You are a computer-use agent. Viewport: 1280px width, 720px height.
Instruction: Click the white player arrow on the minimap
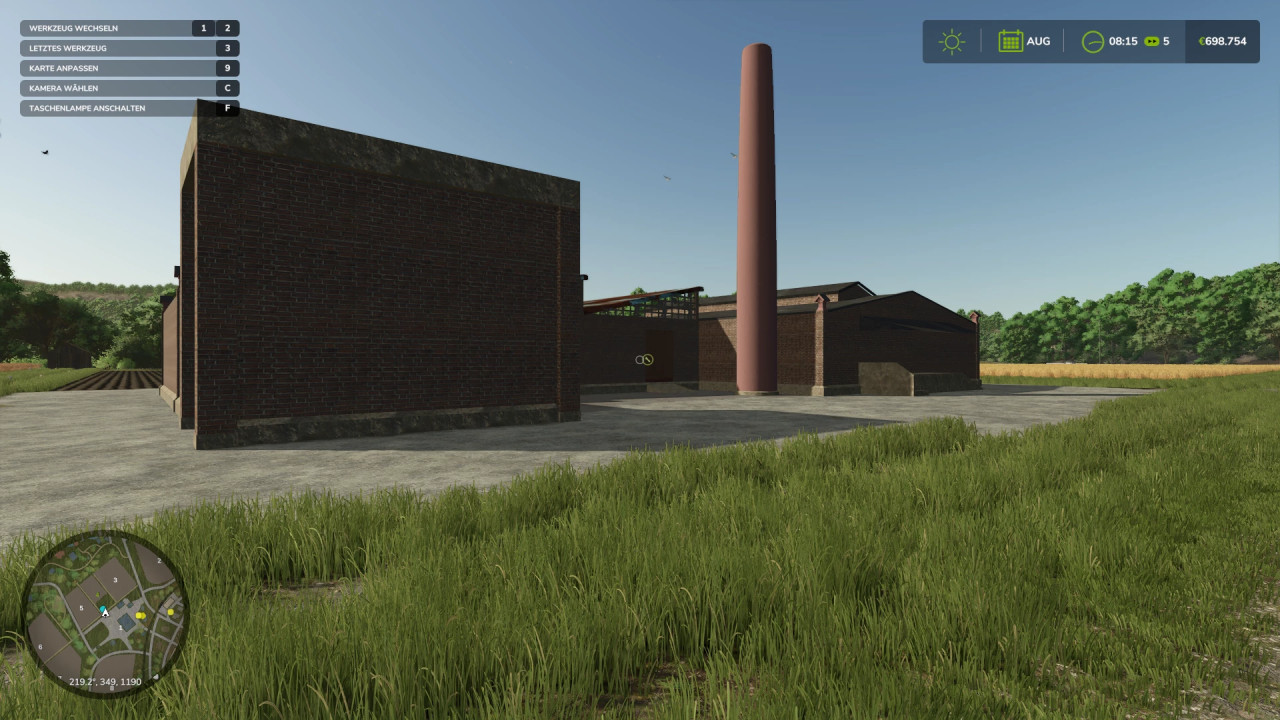(x=105, y=613)
